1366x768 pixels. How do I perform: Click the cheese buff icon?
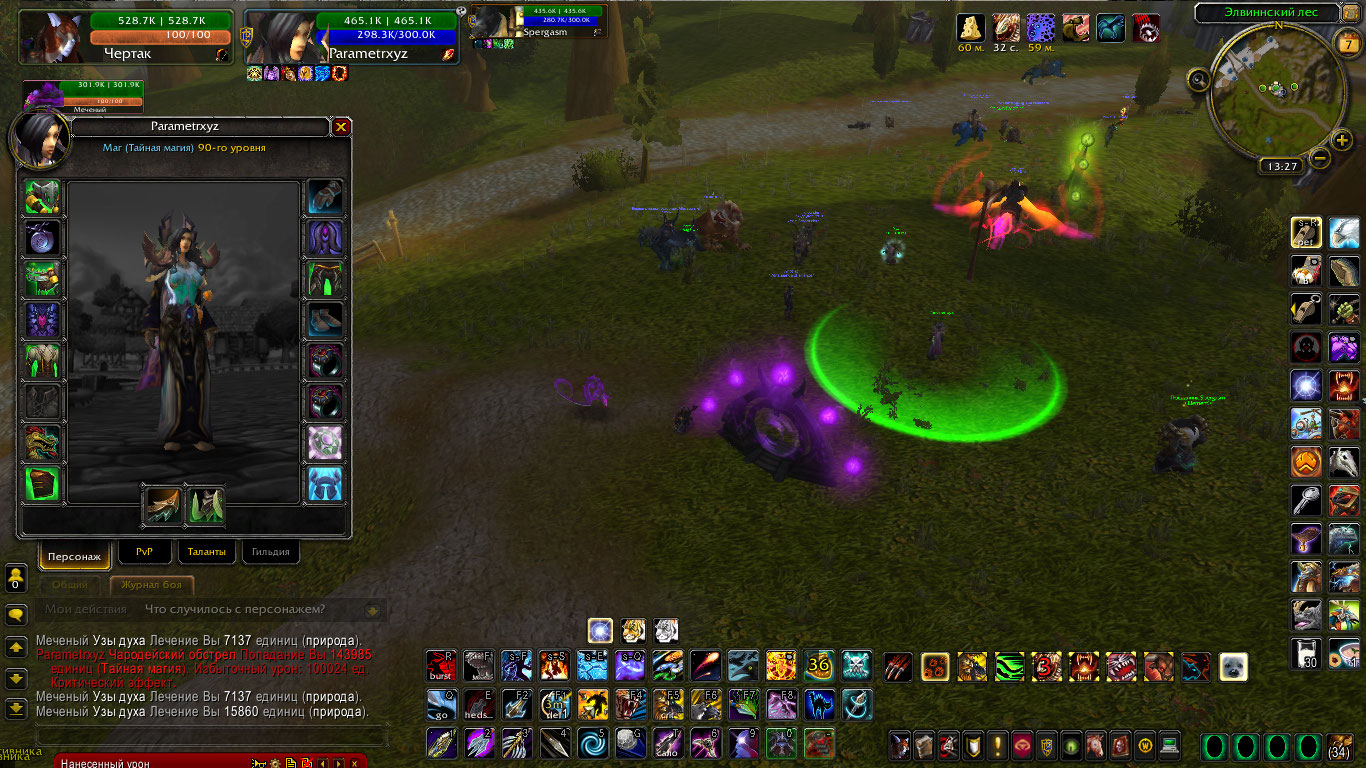click(x=971, y=27)
